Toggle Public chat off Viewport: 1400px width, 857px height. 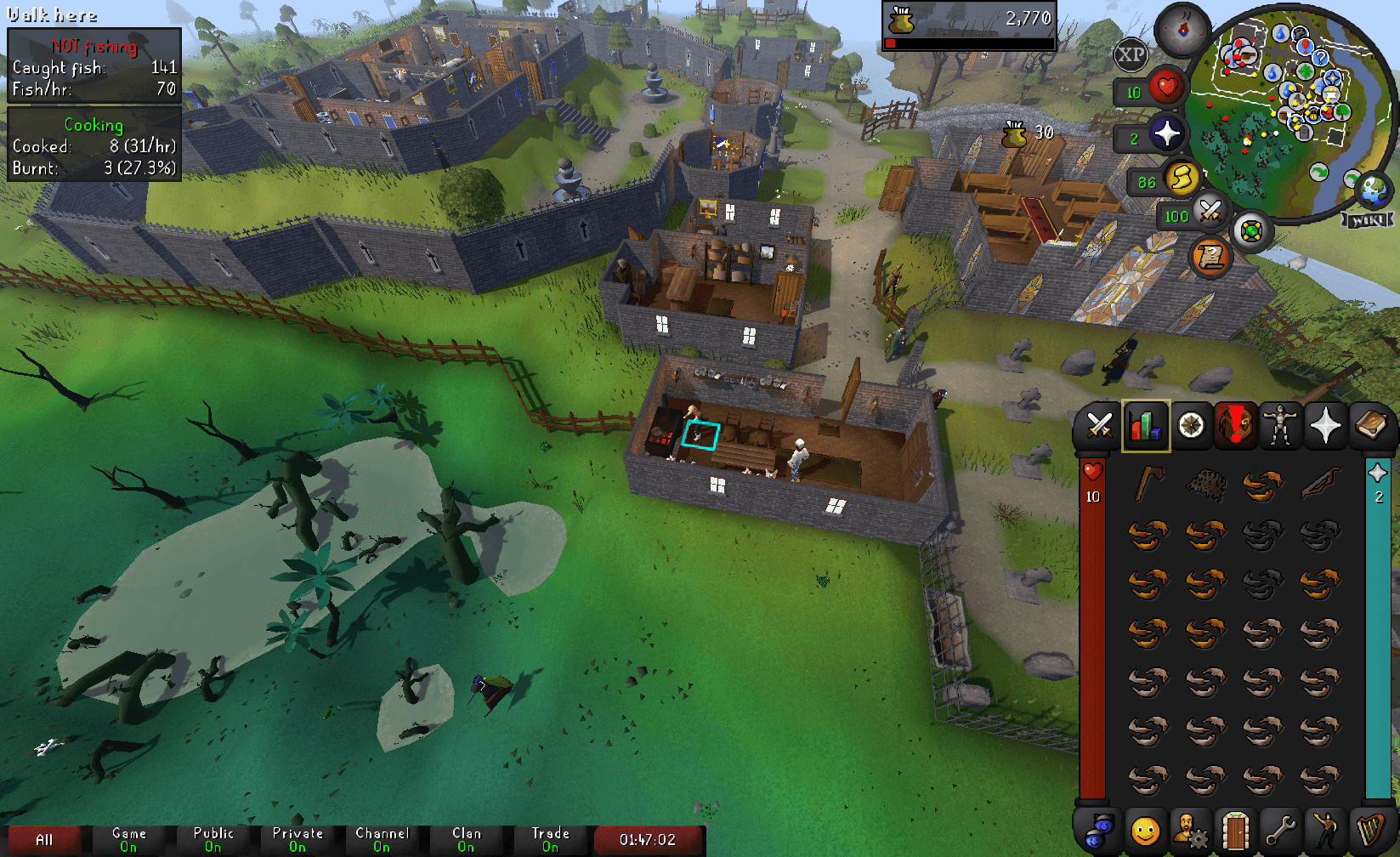(212, 840)
